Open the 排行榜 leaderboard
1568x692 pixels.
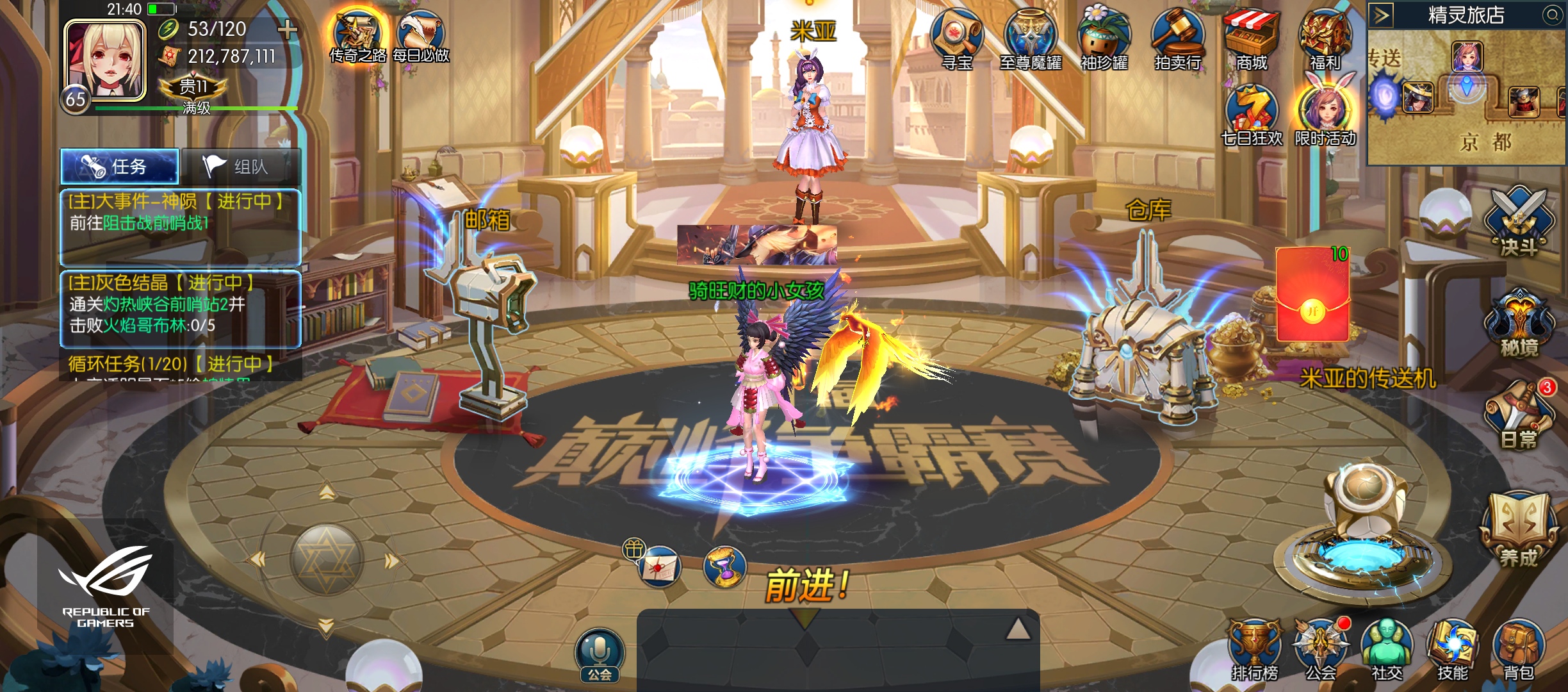[x=1254, y=650]
